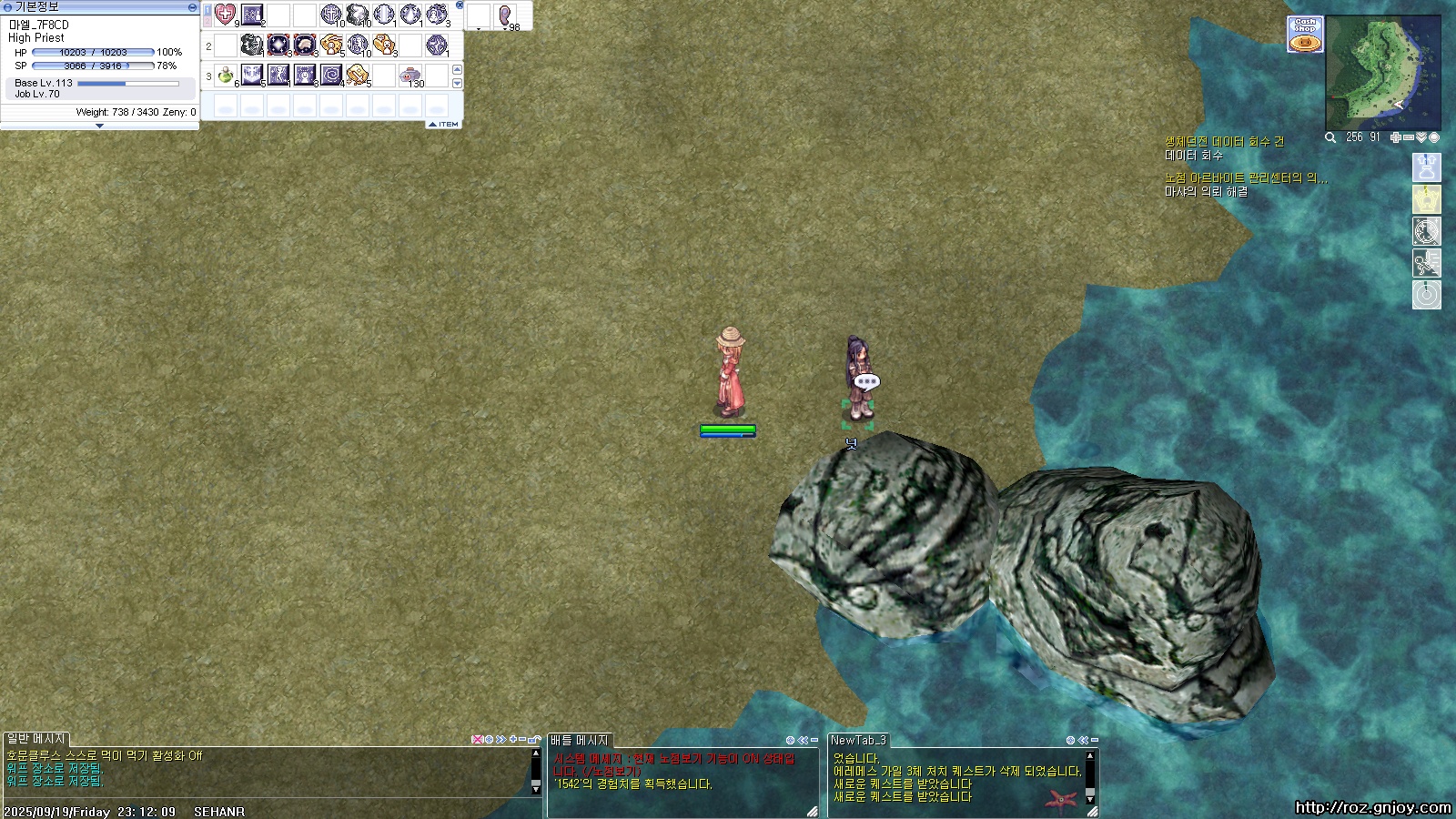Close the hotbar with X button

[x=460, y=5]
